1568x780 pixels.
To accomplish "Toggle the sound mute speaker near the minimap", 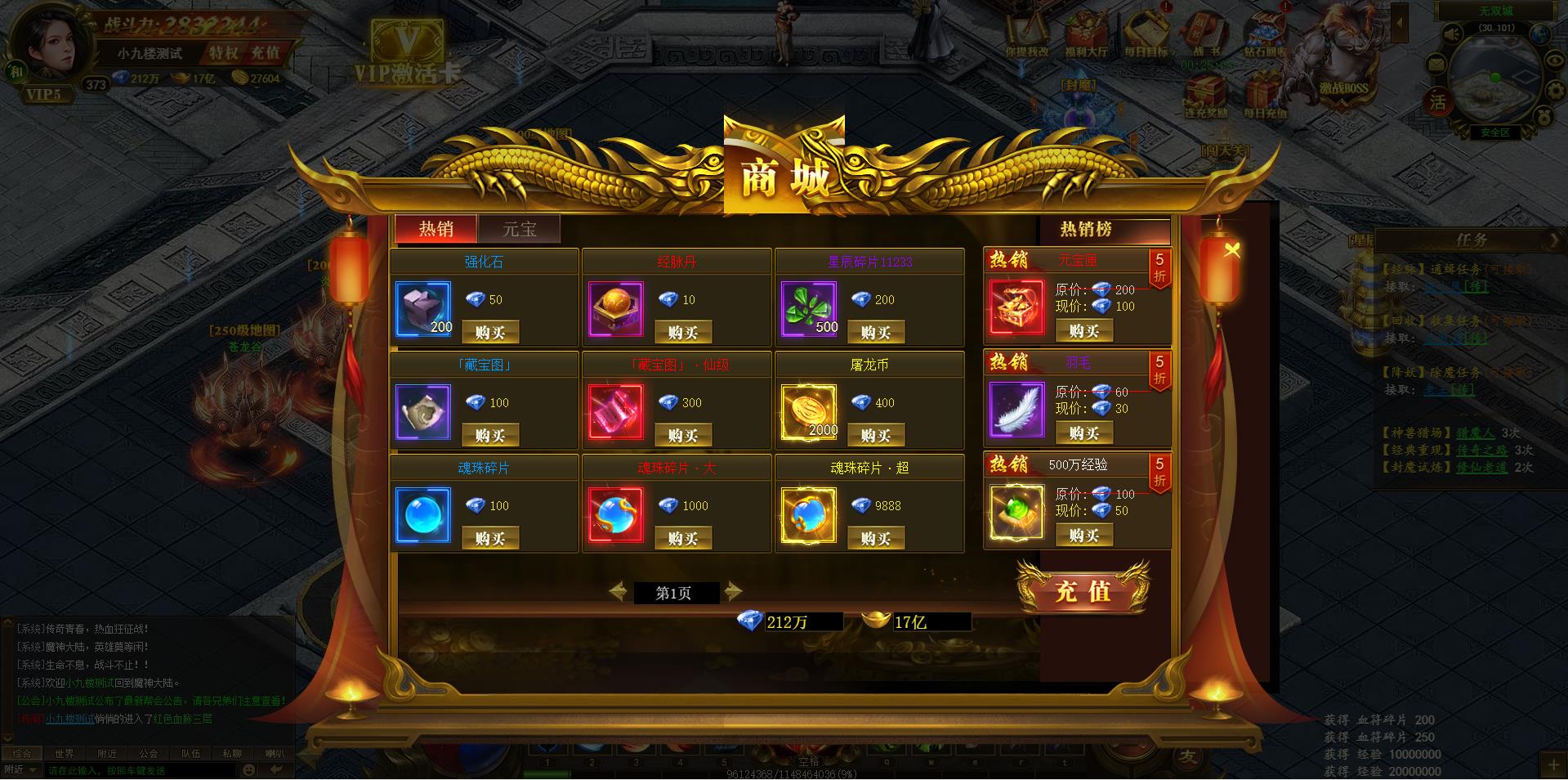I will tap(1450, 34).
